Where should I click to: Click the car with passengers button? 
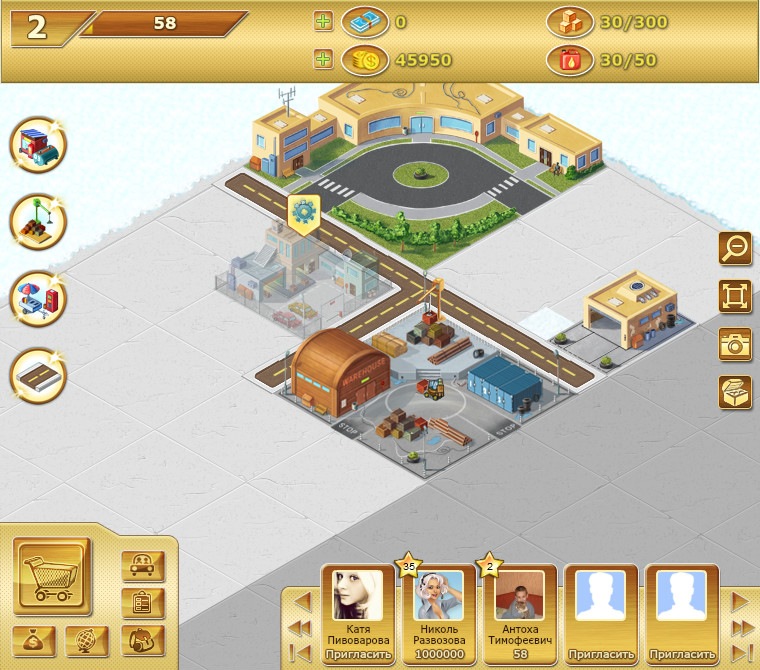pyautogui.click(x=142, y=566)
